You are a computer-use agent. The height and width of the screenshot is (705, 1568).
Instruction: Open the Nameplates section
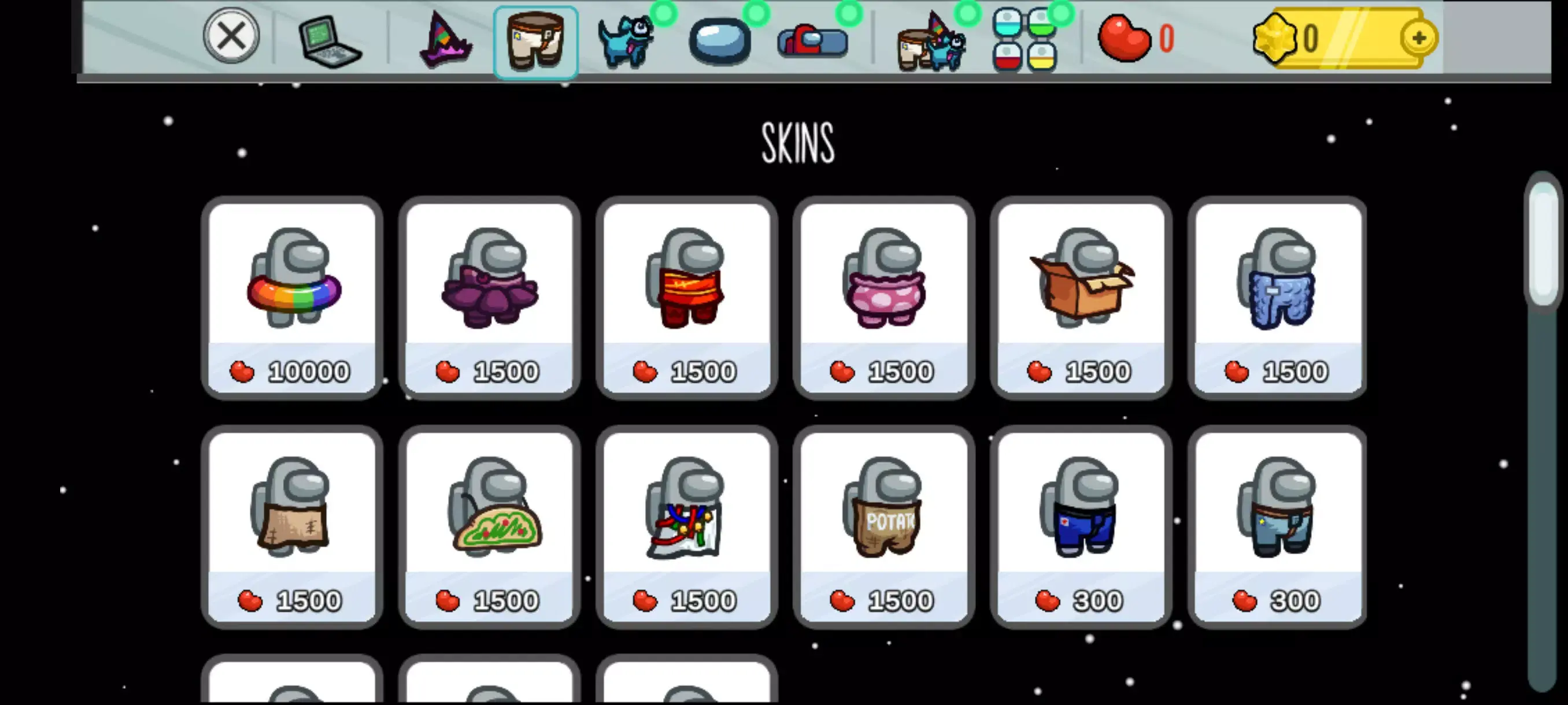pyautogui.click(x=809, y=39)
